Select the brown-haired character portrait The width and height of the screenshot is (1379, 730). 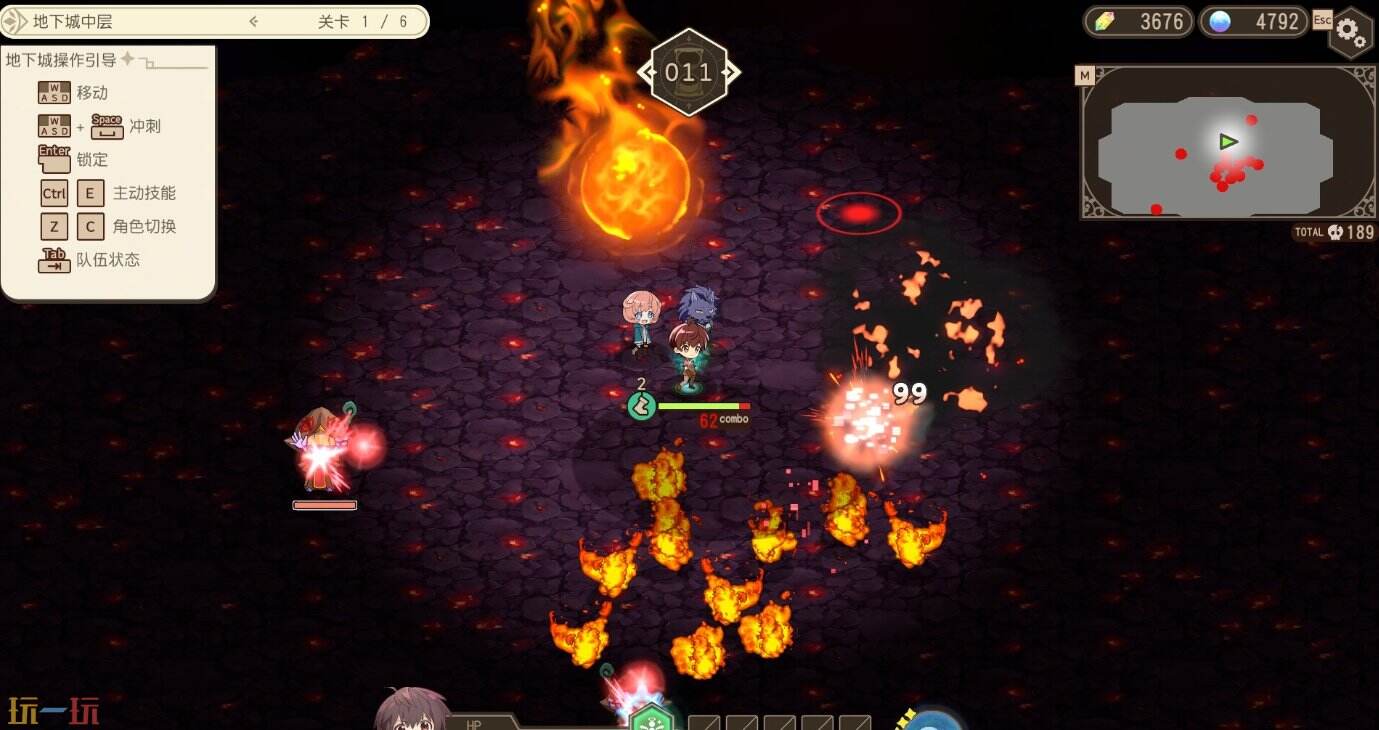pyautogui.click(x=411, y=711)
